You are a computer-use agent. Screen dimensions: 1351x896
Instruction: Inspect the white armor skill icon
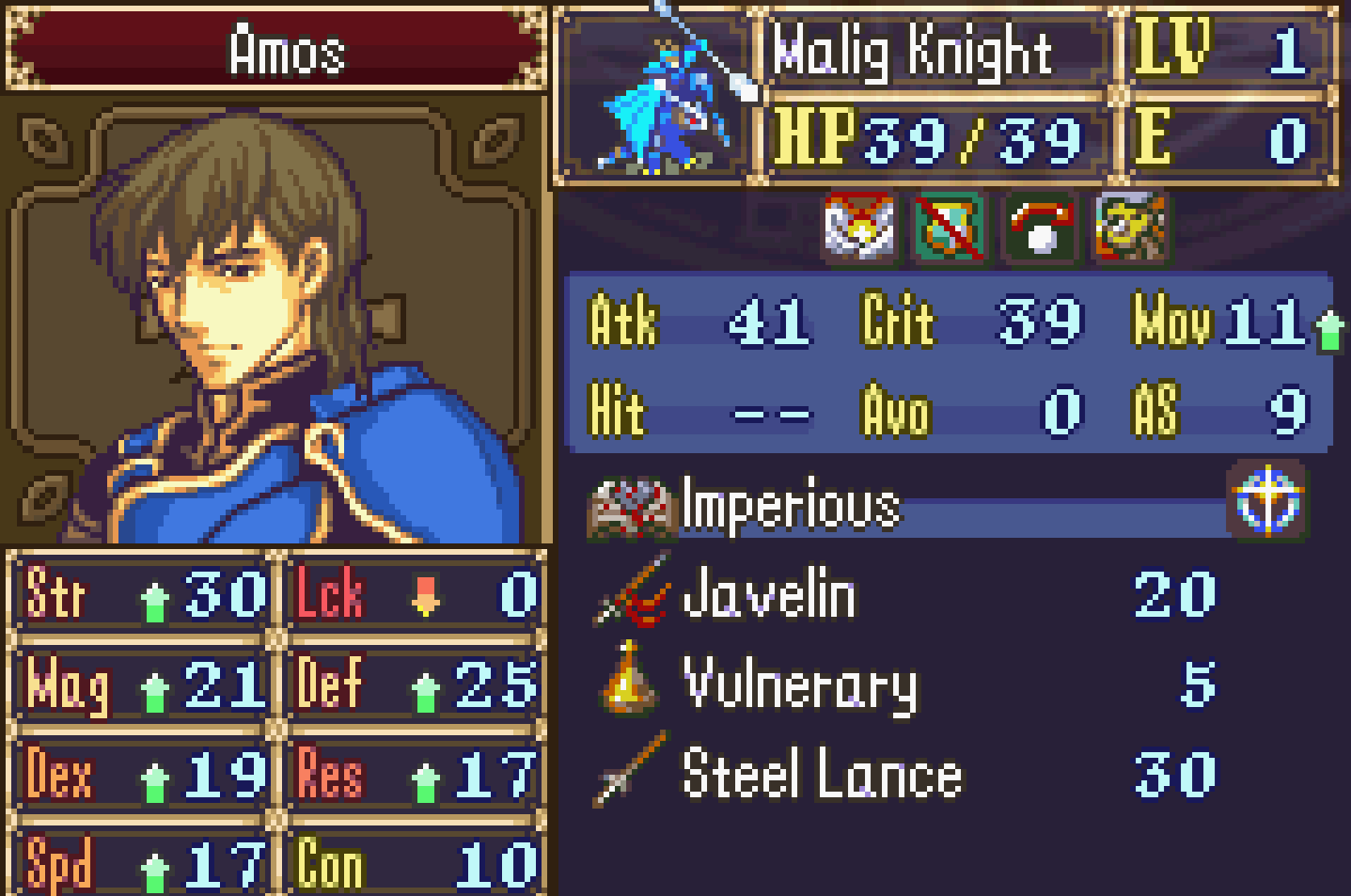858,227
